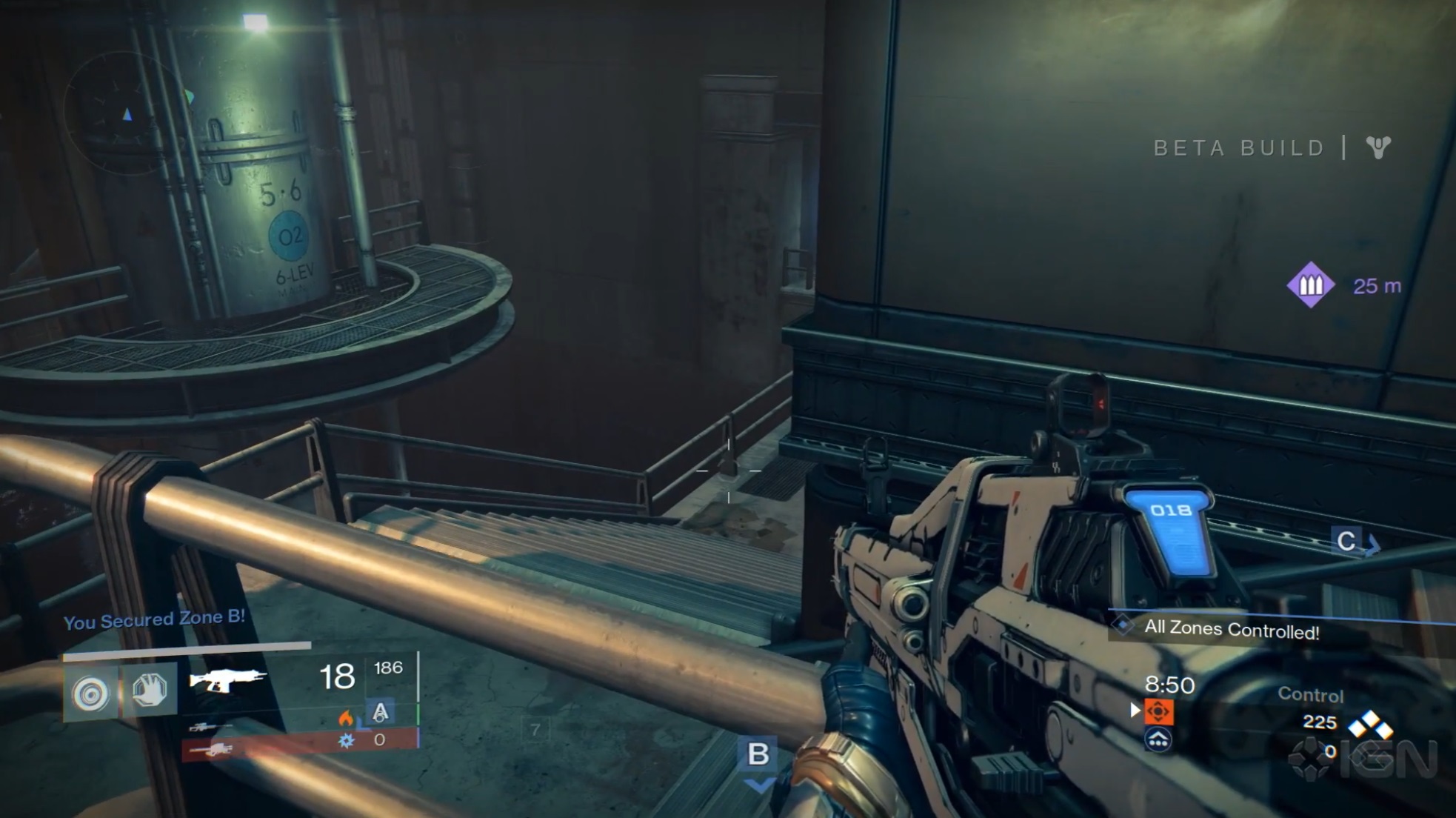The image size is (1456, 818).
Task: Select the primary auto rifle weapon icon
Action: click(x=227, y=679)
